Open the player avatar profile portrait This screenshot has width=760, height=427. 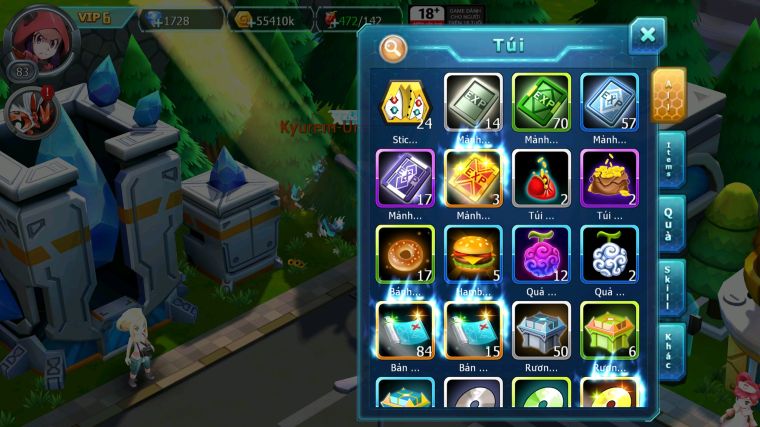(x=41, y=38)
